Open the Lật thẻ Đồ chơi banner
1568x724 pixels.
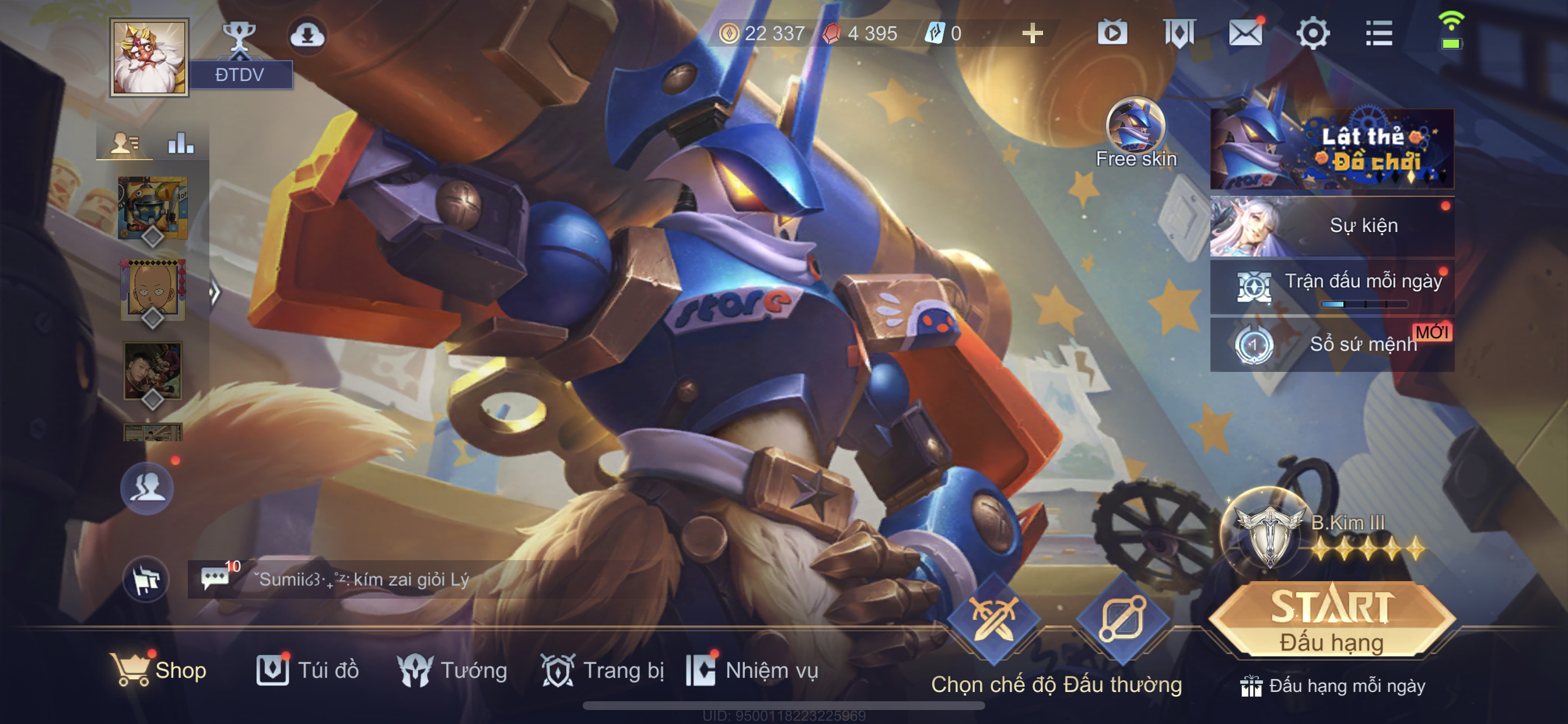[x=1332, y=149]
